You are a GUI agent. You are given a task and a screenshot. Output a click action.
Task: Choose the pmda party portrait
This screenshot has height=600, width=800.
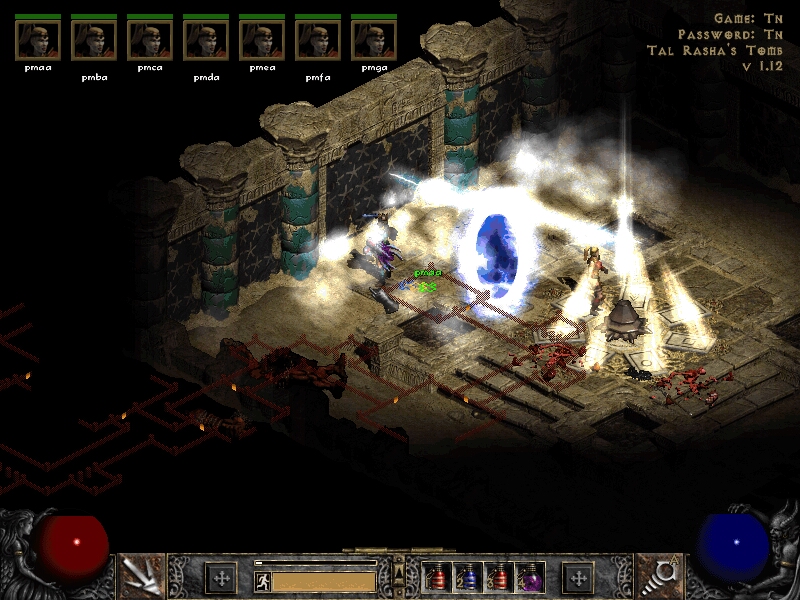point(206,40)
